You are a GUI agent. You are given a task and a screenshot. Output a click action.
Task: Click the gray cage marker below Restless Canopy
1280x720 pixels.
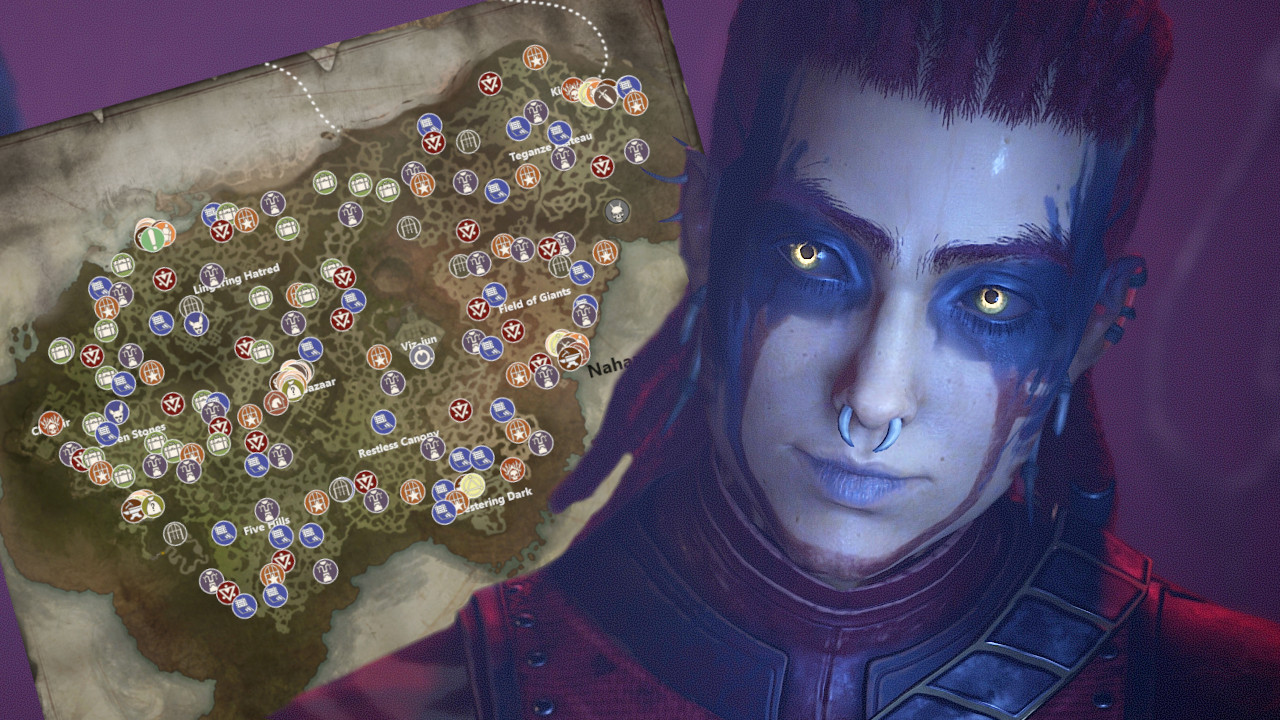pos(341,490)
